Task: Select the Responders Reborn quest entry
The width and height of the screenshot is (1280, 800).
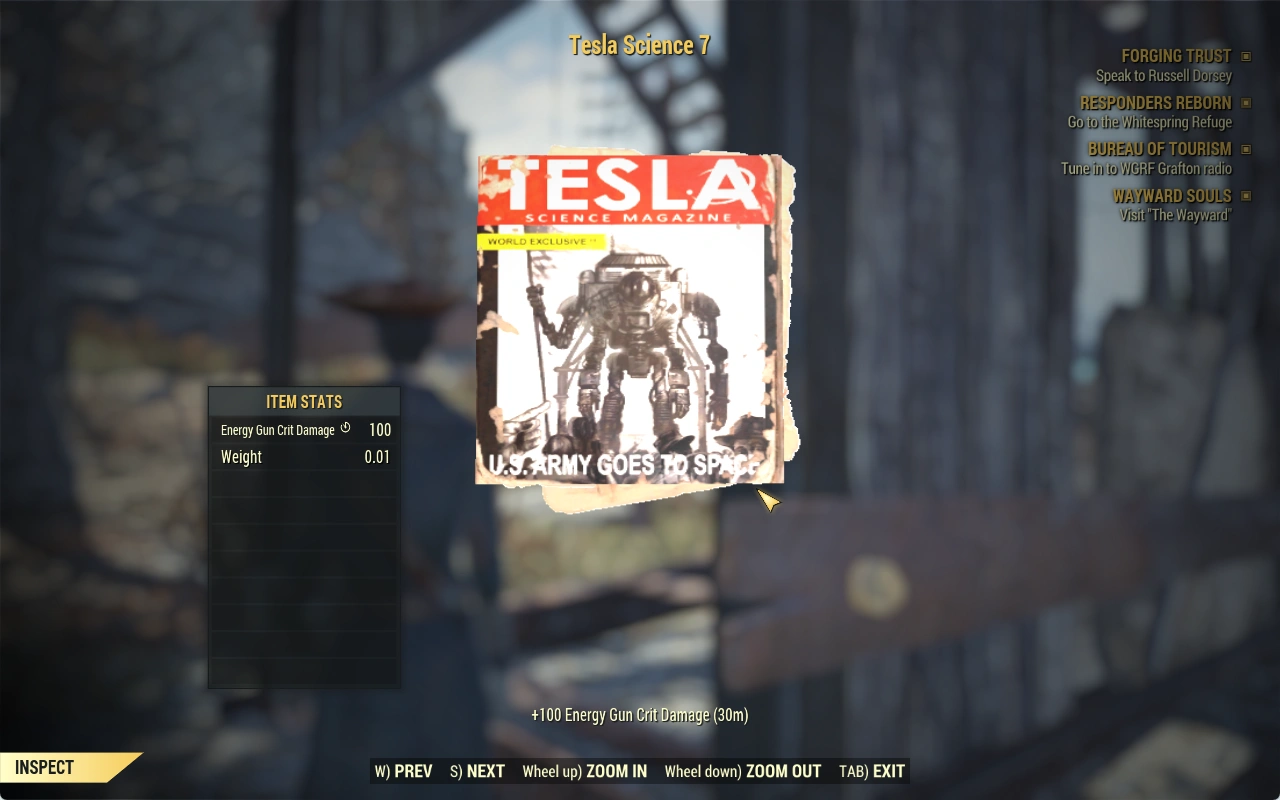Action: (1155, 103)
